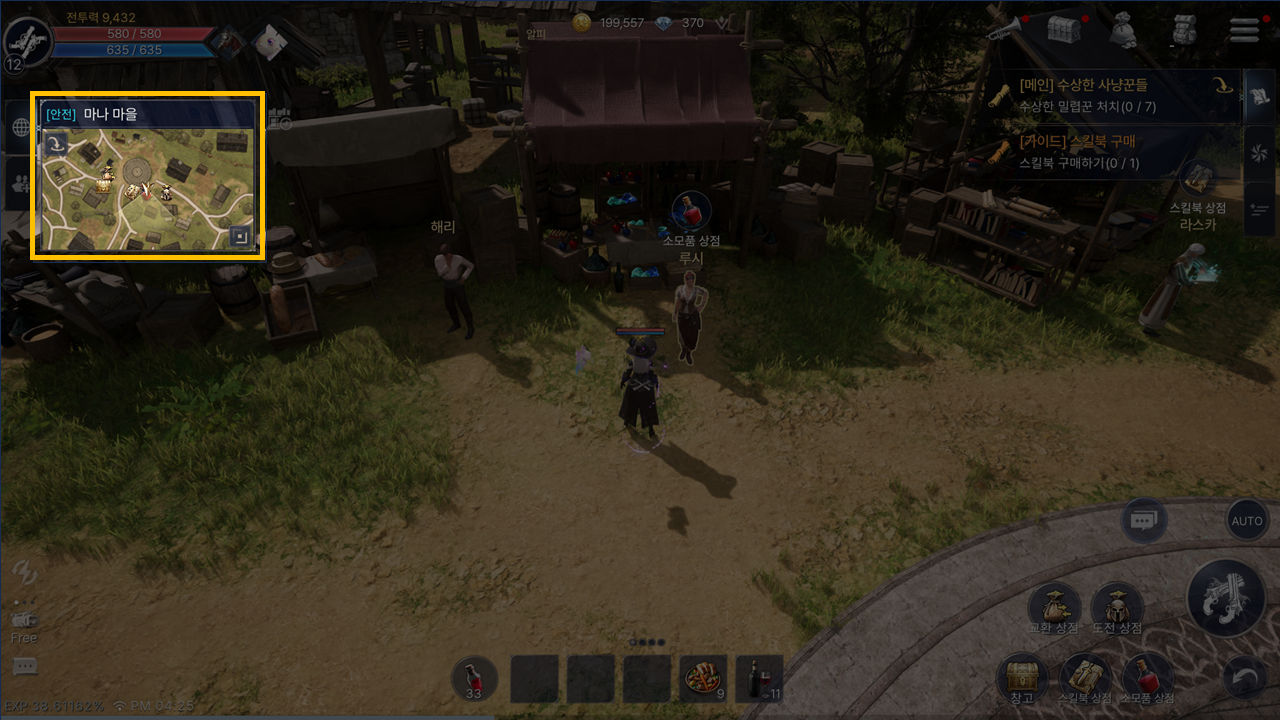Open the hamburger main menu
The height and width of the screenshot is (720, 1280).
coord(1244,30)
